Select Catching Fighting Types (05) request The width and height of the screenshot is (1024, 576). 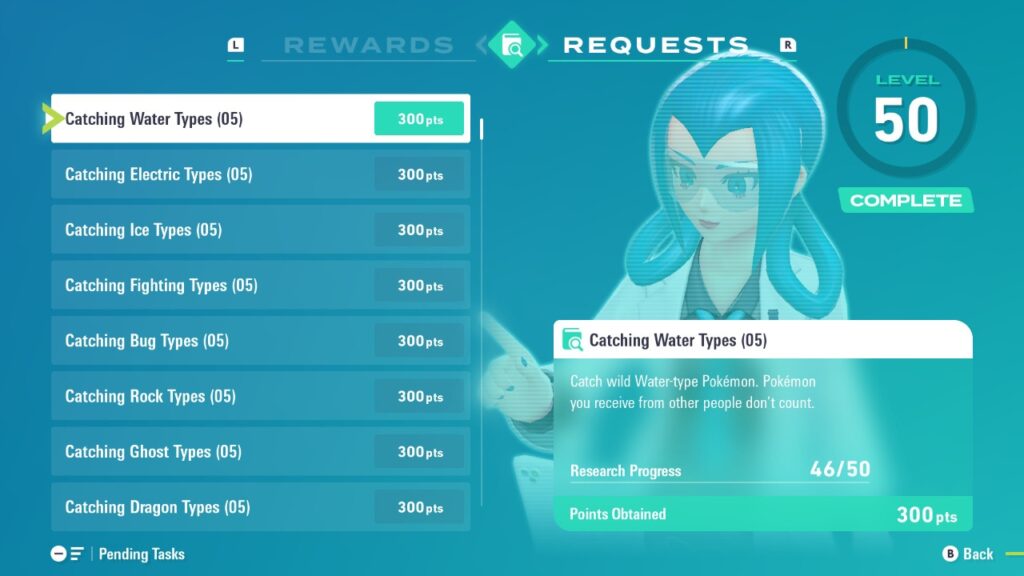tap(260, 286)
